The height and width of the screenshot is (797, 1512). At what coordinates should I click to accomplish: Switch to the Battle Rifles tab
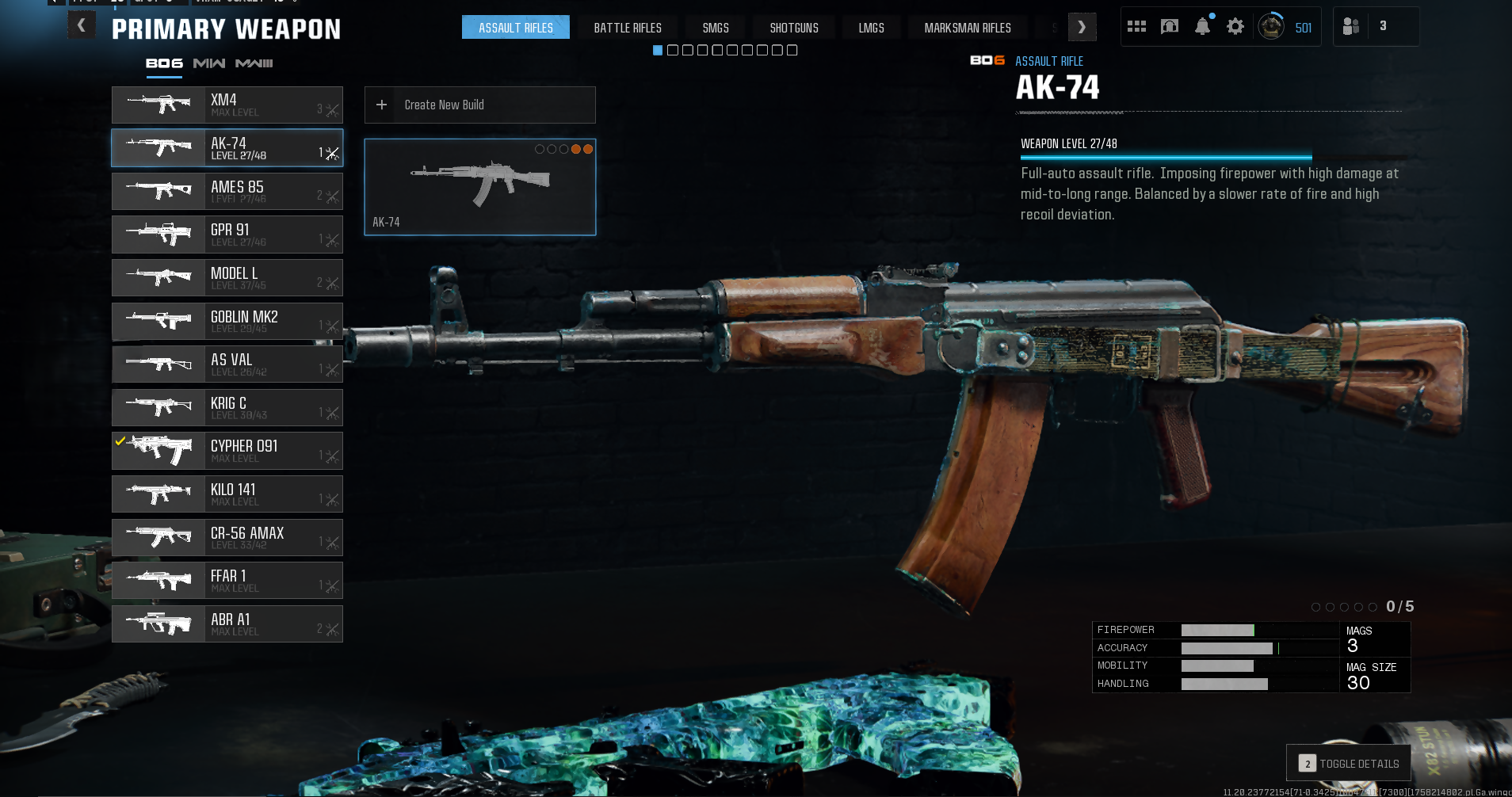628,28
